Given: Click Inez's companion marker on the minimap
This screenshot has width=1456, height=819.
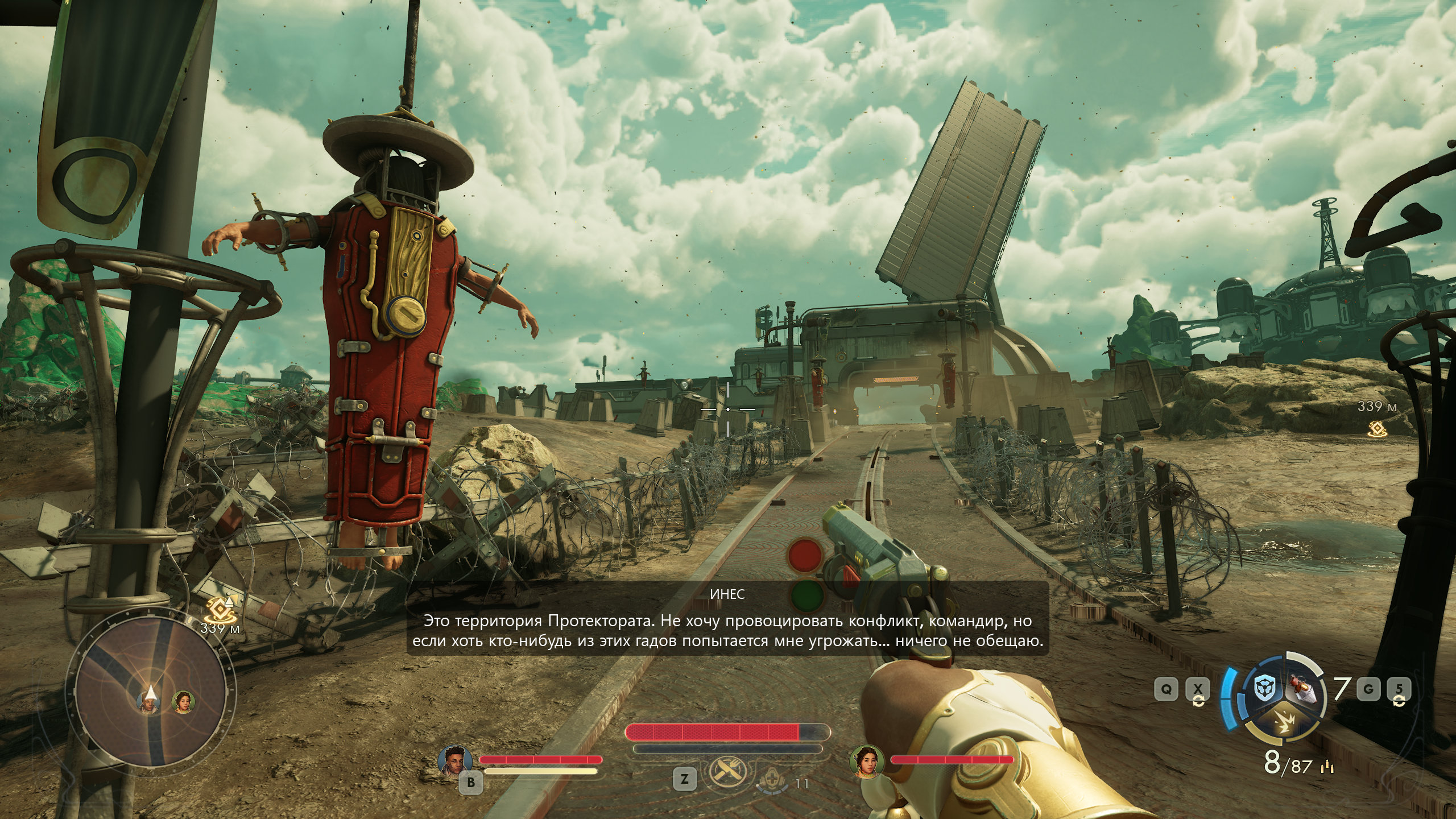Looking at the screenshot, I should [183, 702].
